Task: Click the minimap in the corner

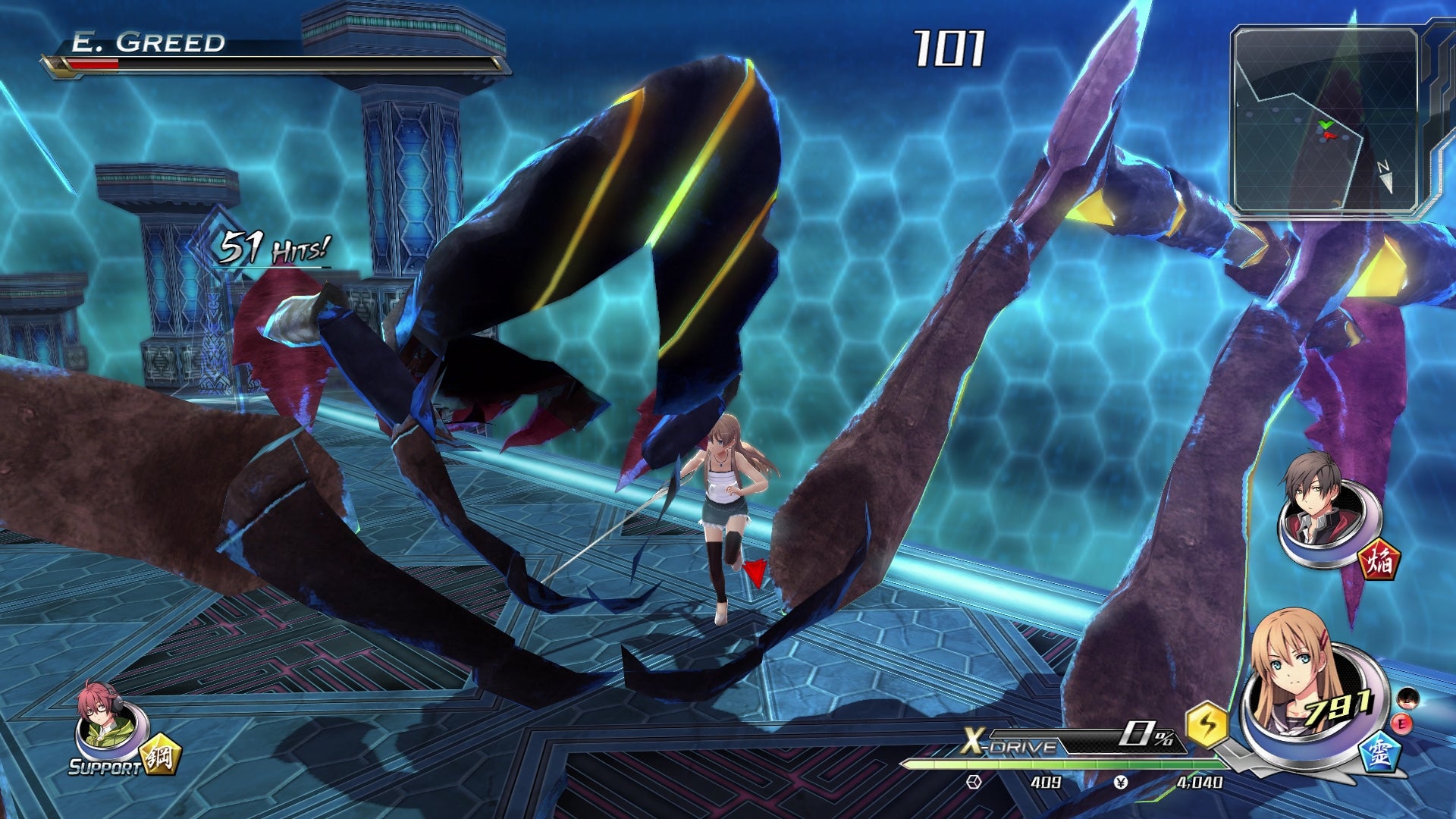Action: tap(1325, 121)
